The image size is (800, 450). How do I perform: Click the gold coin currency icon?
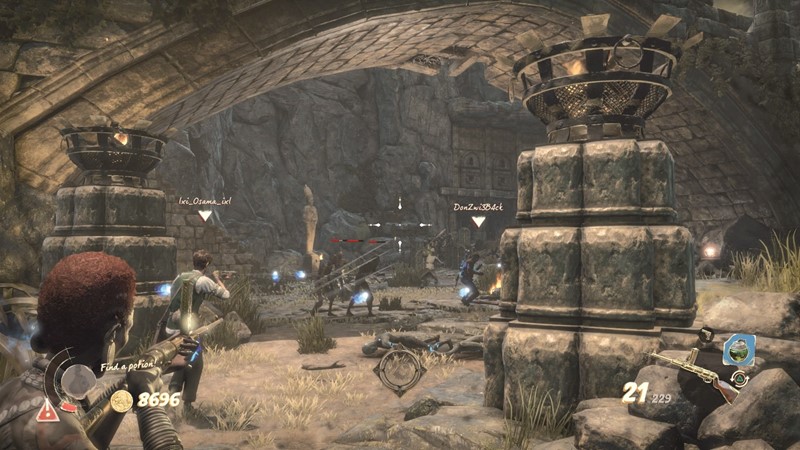coord(122,401)
